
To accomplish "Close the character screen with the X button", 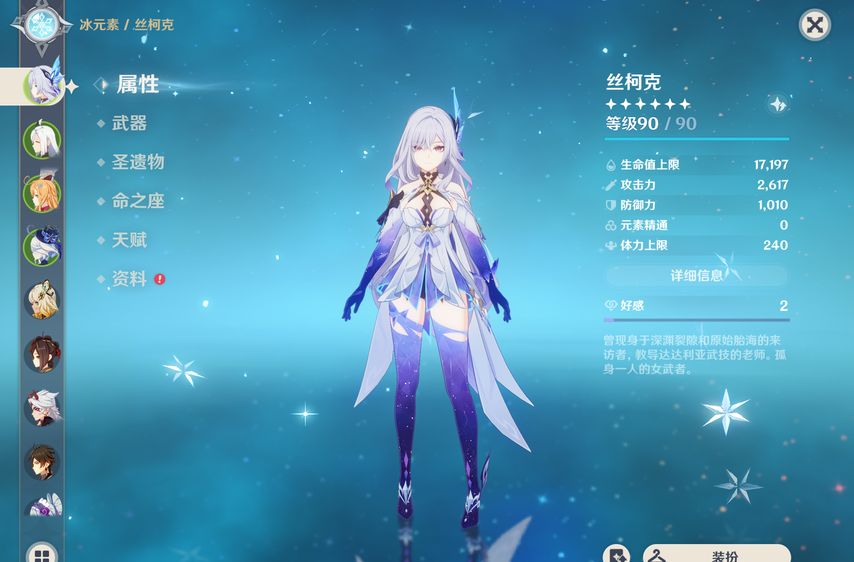I will click(815, 25).
